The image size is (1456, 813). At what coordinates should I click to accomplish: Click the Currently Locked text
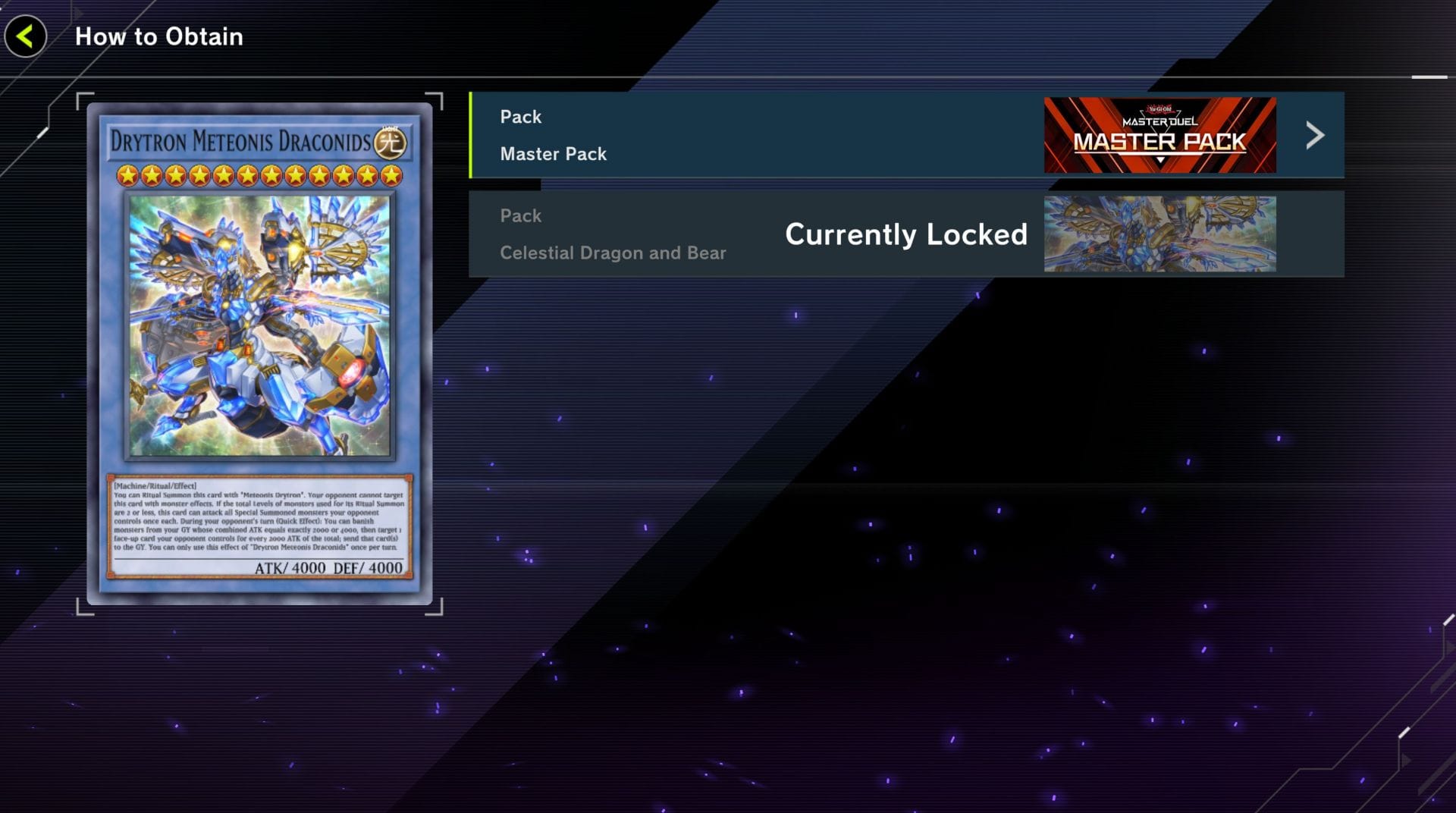click(906, 235)
